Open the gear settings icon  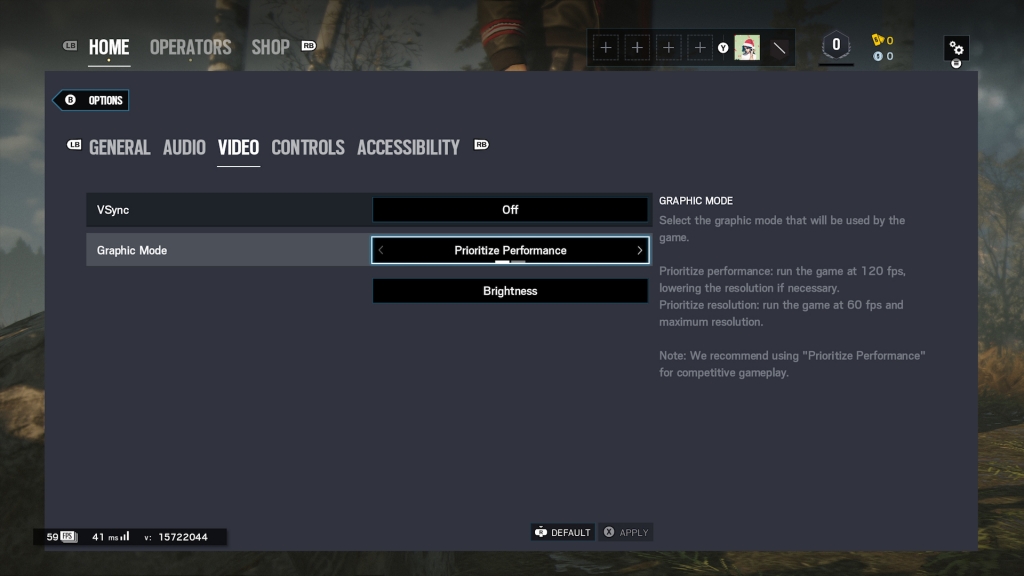[x=956, y=48]
